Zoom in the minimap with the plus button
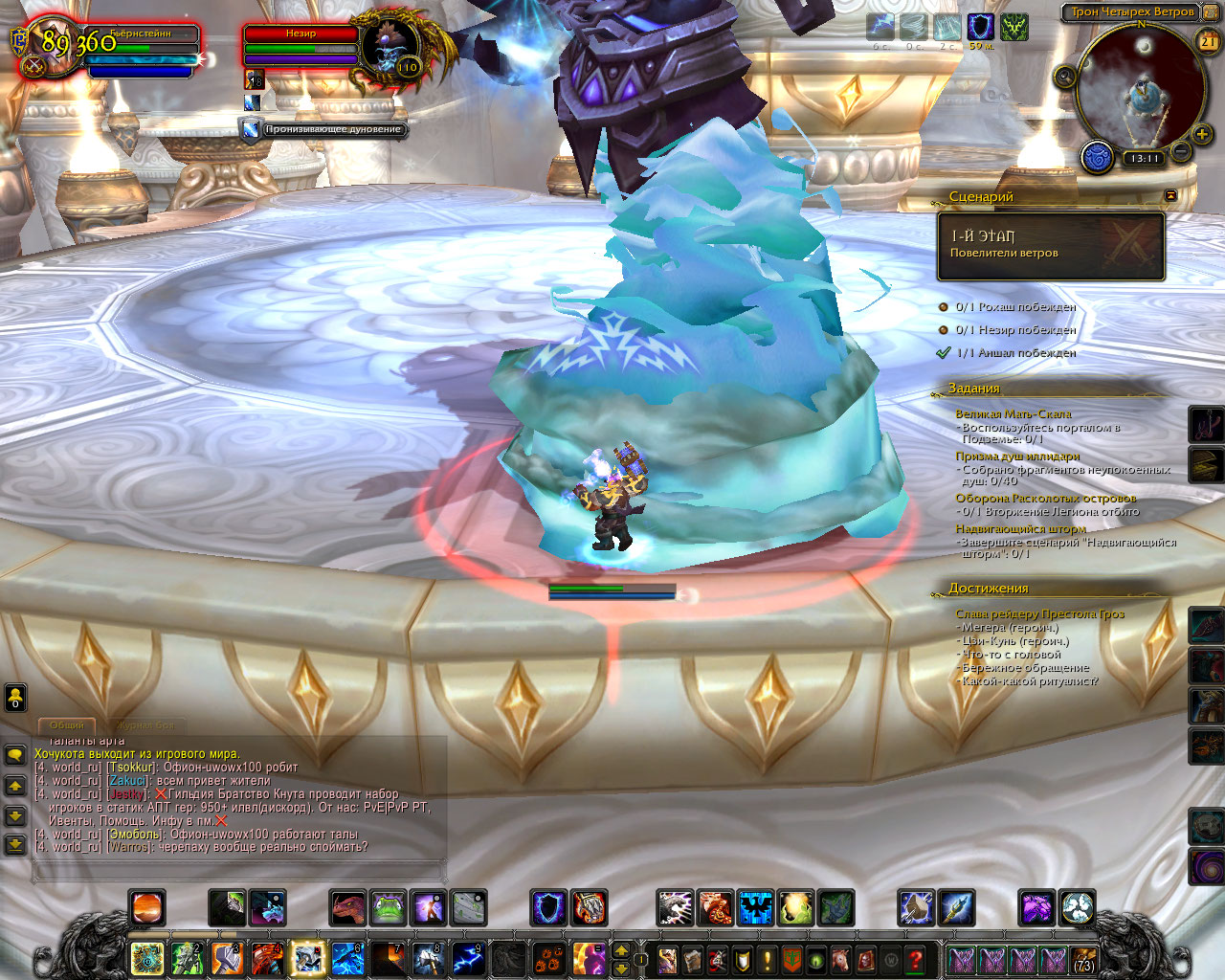Viewport: 1225px width, 980px height. pos(1202,134)
